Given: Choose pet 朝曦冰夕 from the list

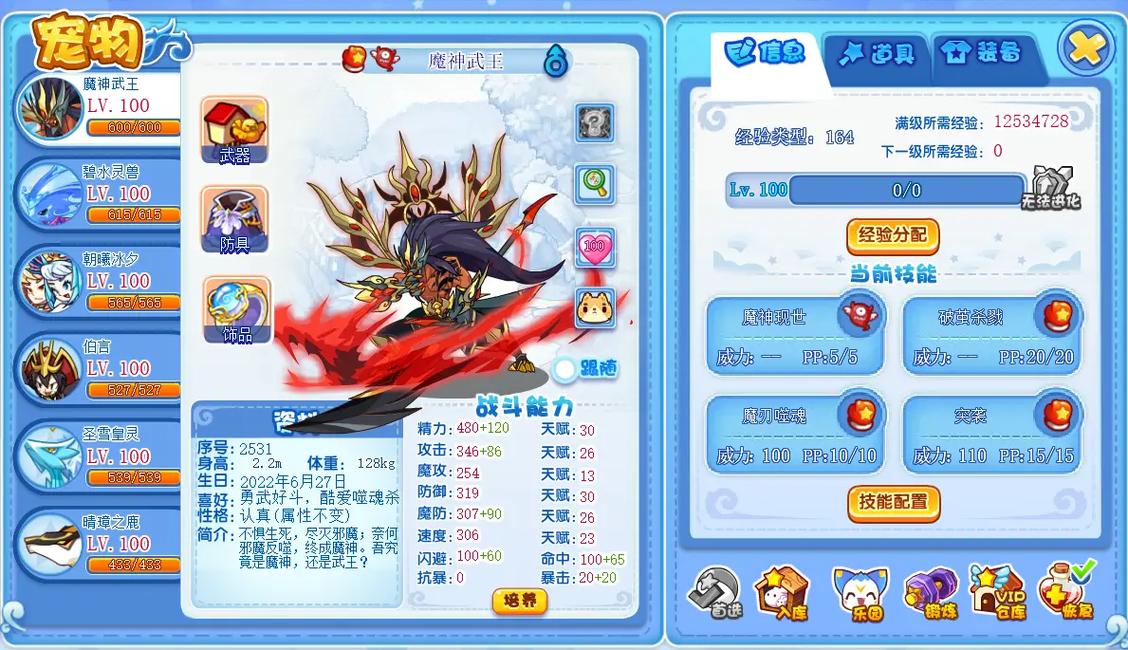Looking at the screenshot, I should click(x=98, y=280).
